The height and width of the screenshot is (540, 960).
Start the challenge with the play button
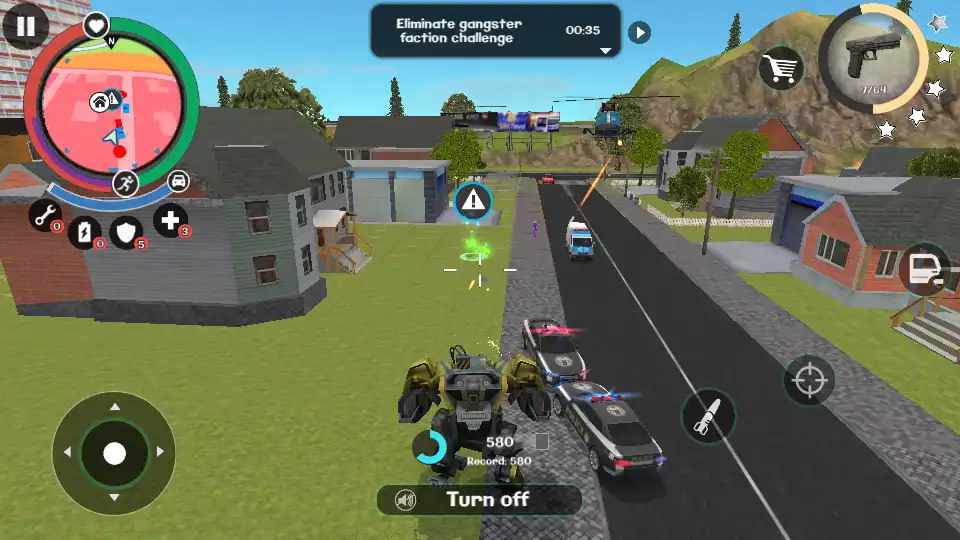point(639,32)
